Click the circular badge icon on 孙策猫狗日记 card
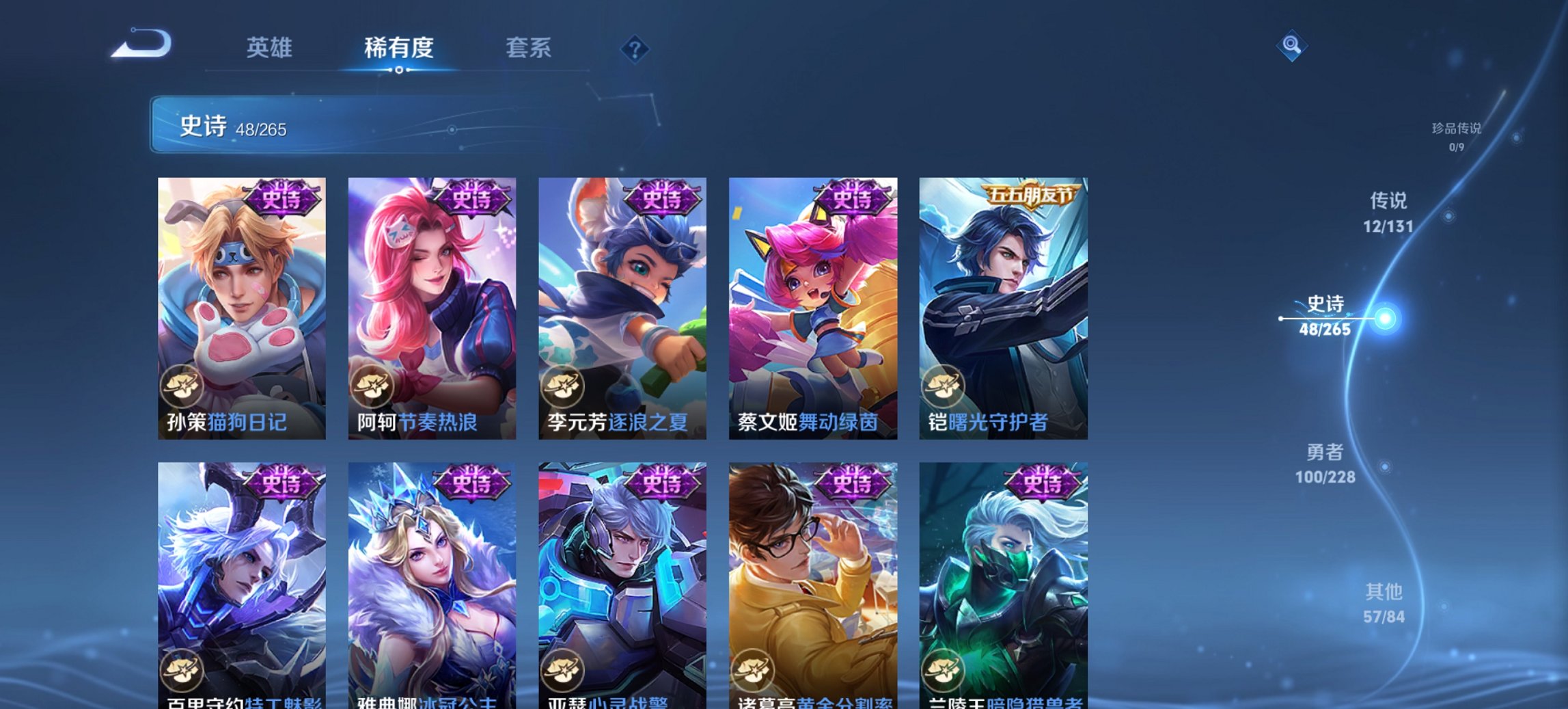The height and width of the screenshot is (709, 1568). pos(182,386)
